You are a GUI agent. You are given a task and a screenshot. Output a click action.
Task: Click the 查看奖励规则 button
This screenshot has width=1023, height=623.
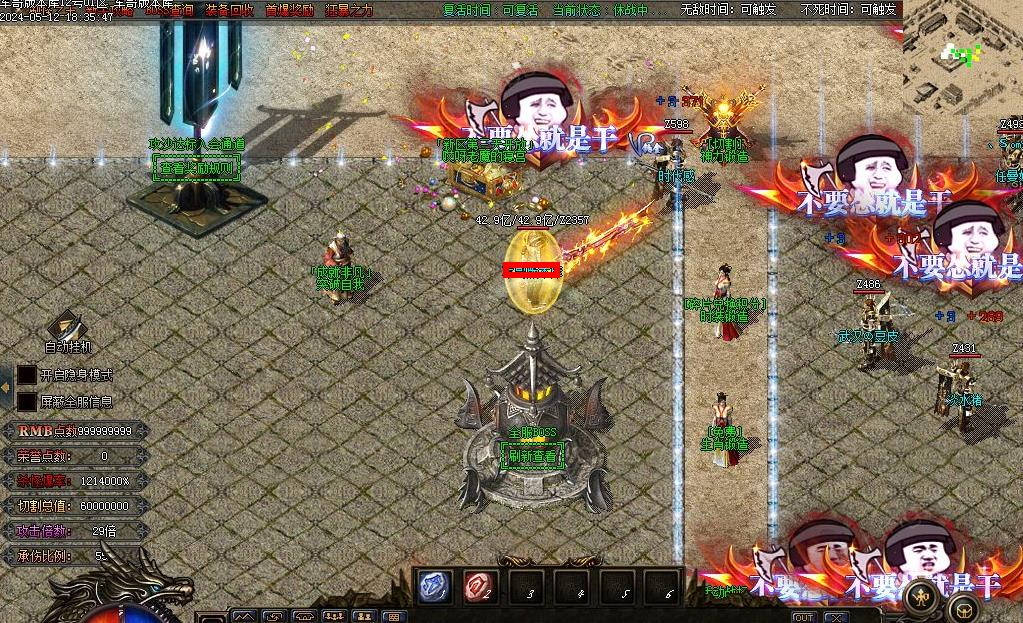pos(198,168)
